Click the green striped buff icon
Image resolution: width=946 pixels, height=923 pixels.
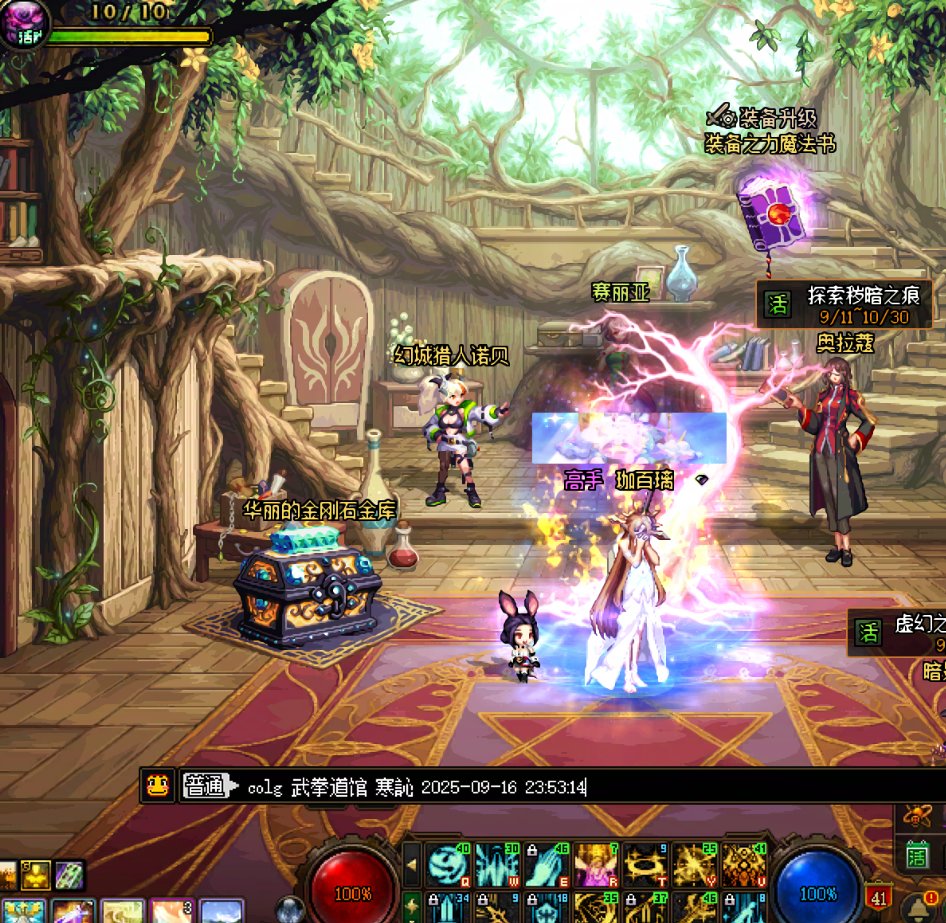click(69, 875)
